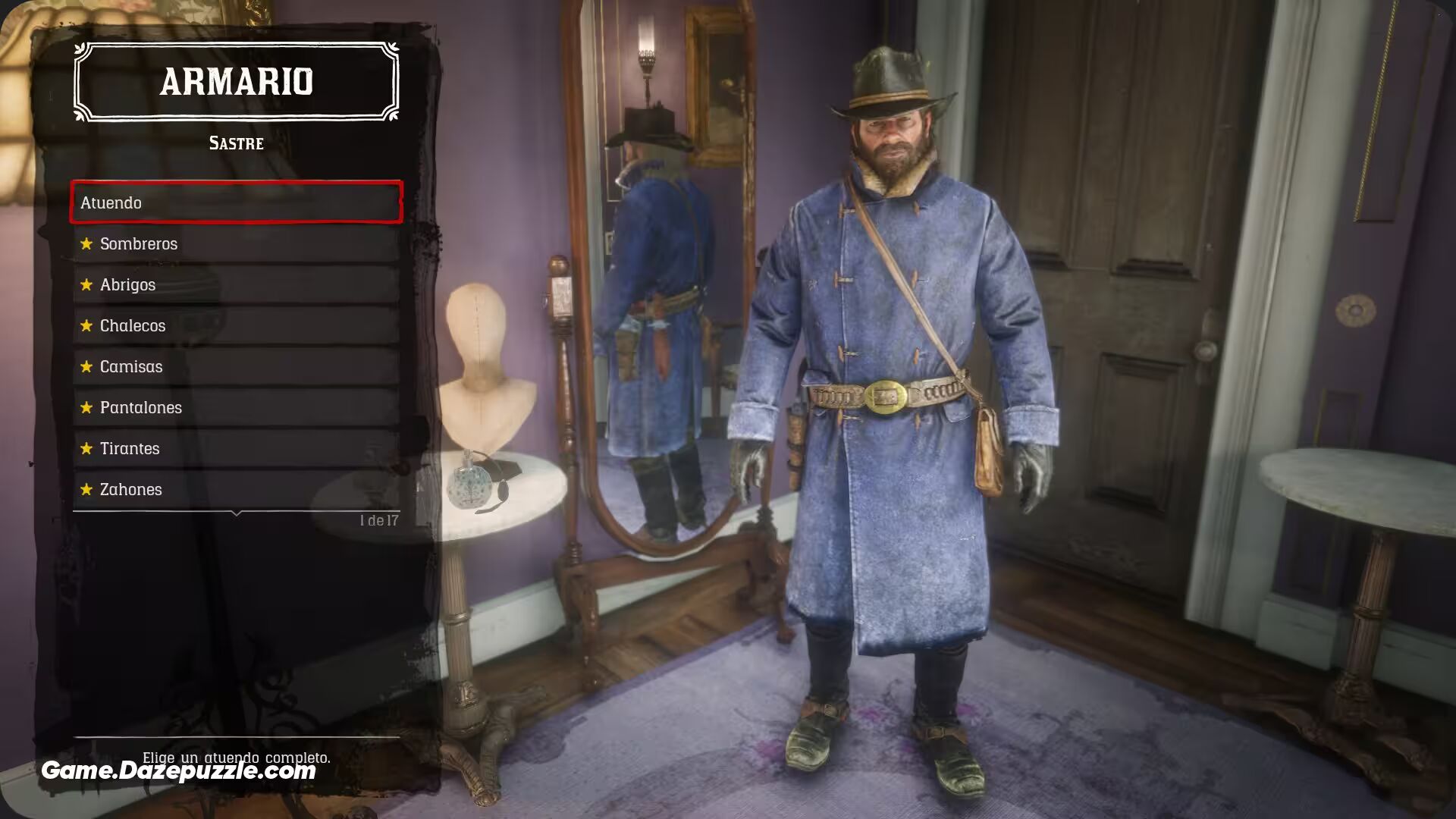Click the star icon beside Tirantes
This screenshot has width=1456, height=819.
coord(86,448)
